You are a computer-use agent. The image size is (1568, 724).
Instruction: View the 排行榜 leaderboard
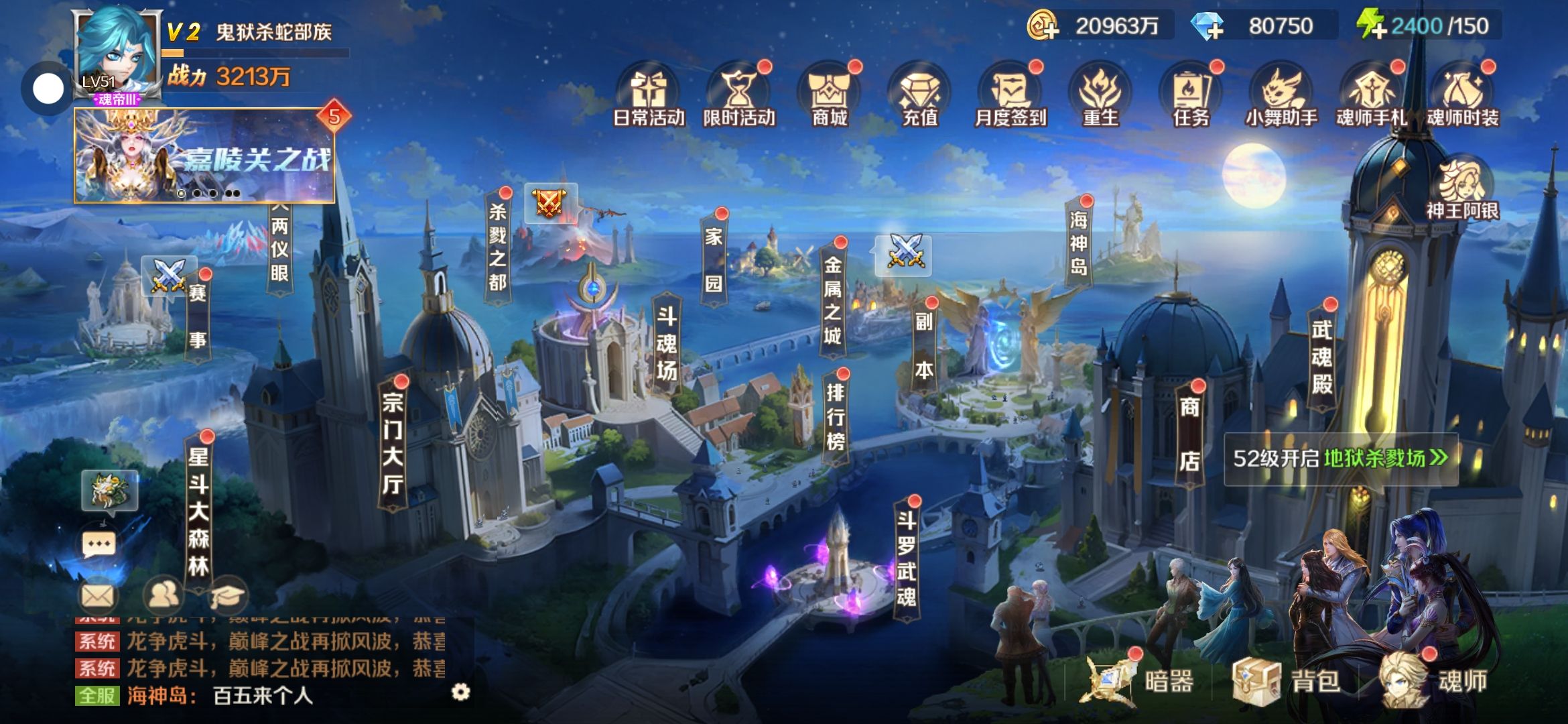coord(835,416)
